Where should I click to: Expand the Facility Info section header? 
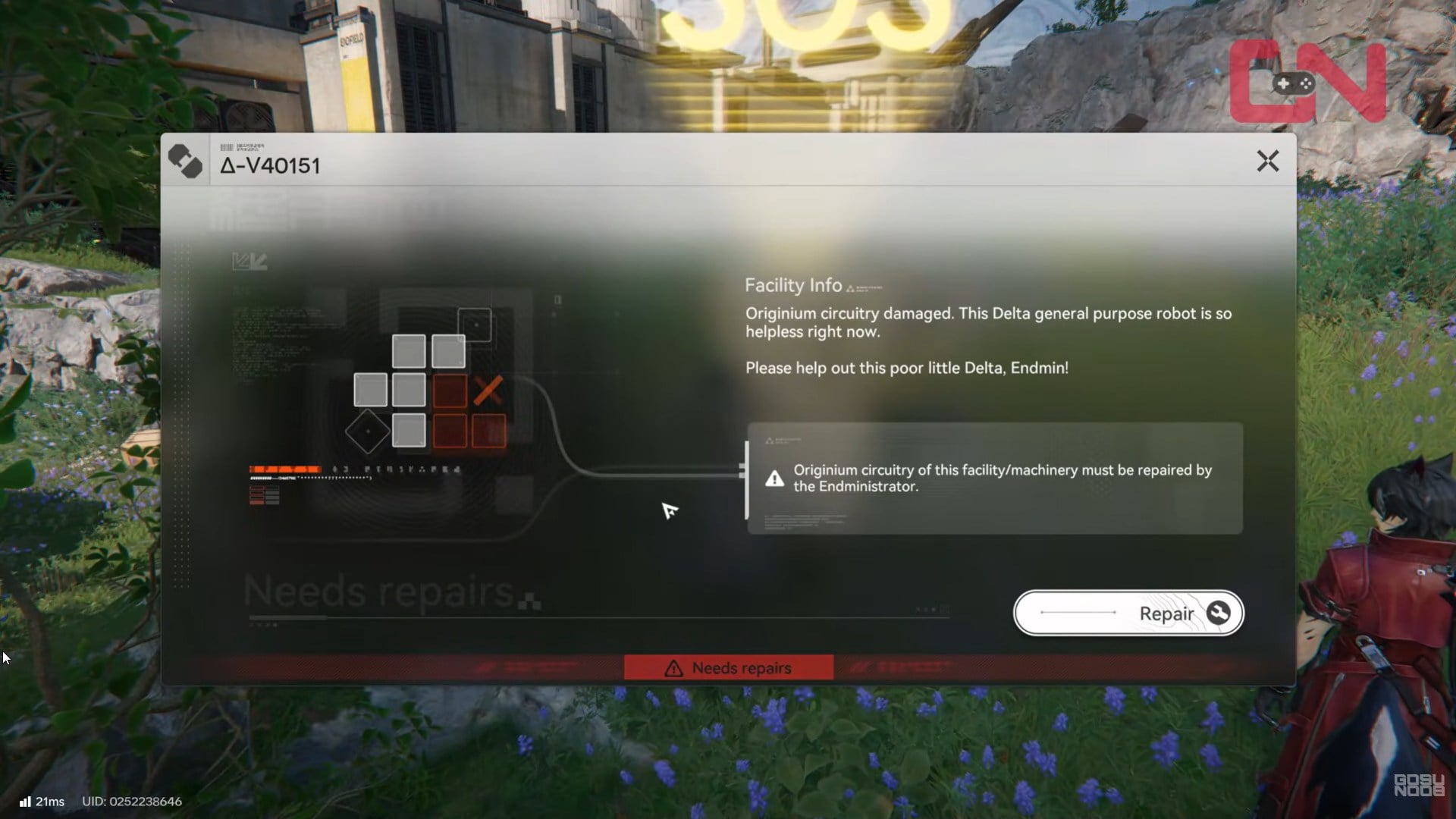(793, 286)
